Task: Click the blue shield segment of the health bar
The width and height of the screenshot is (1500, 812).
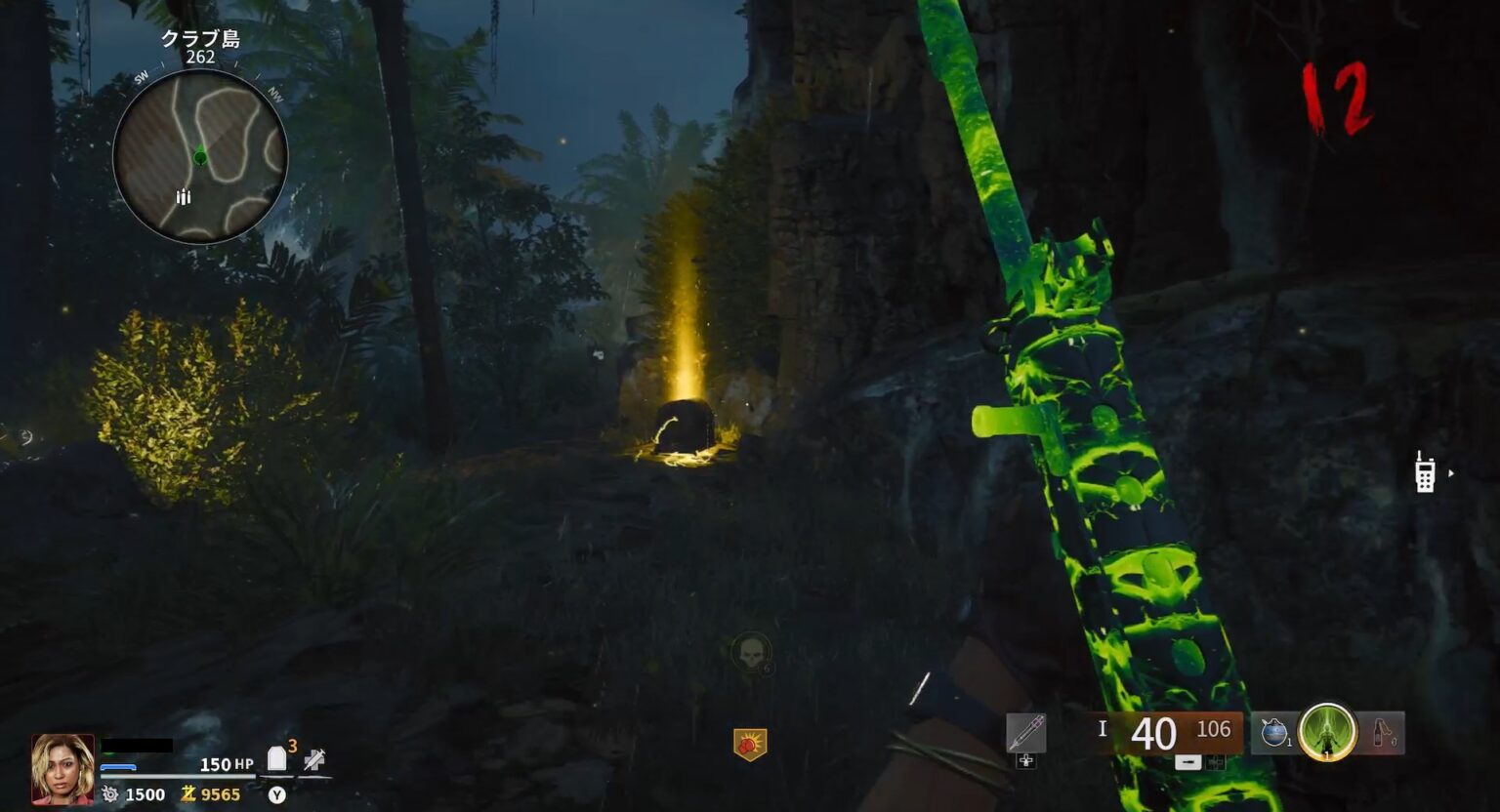Action: click(x=119, y=766)
